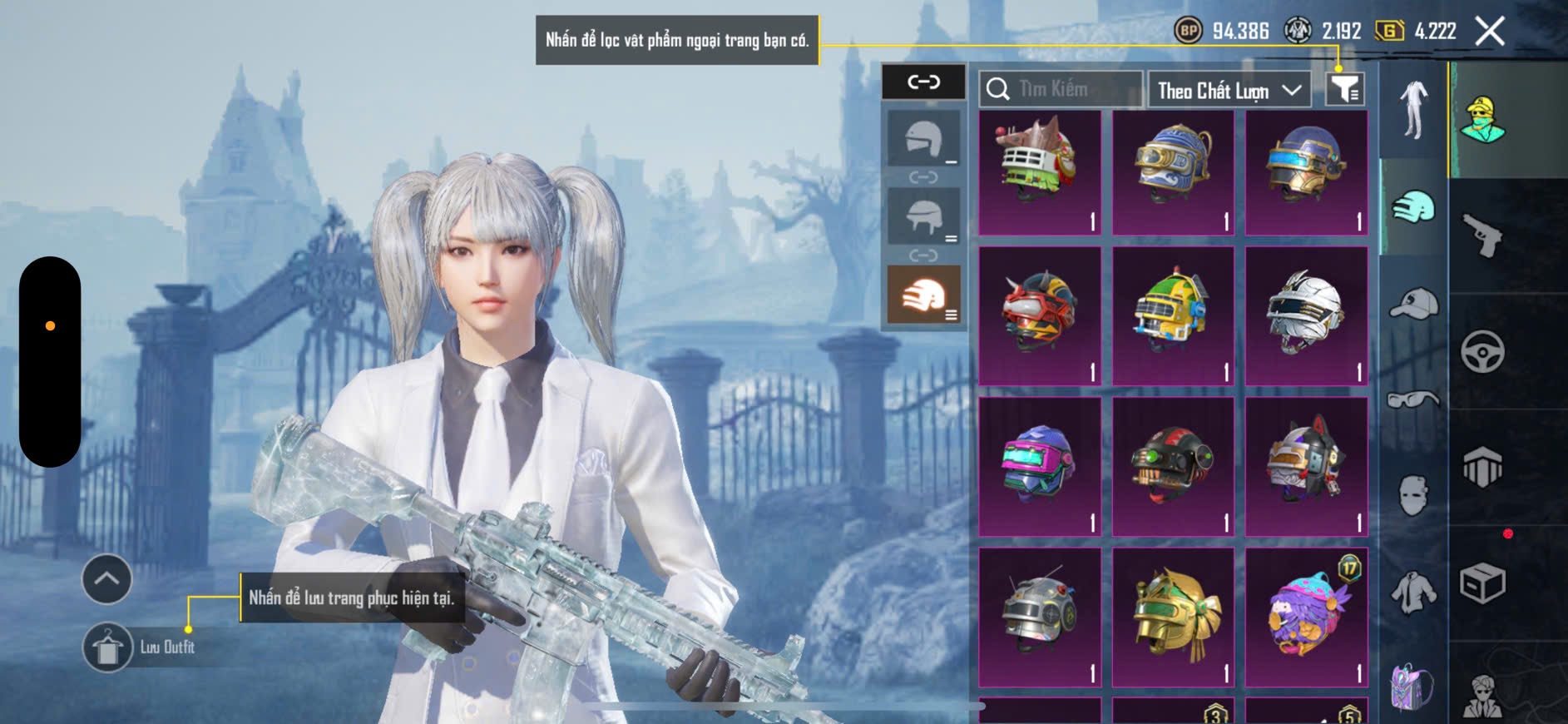Select the red horned demon helmet
1568x724 pixels.
1040,315
